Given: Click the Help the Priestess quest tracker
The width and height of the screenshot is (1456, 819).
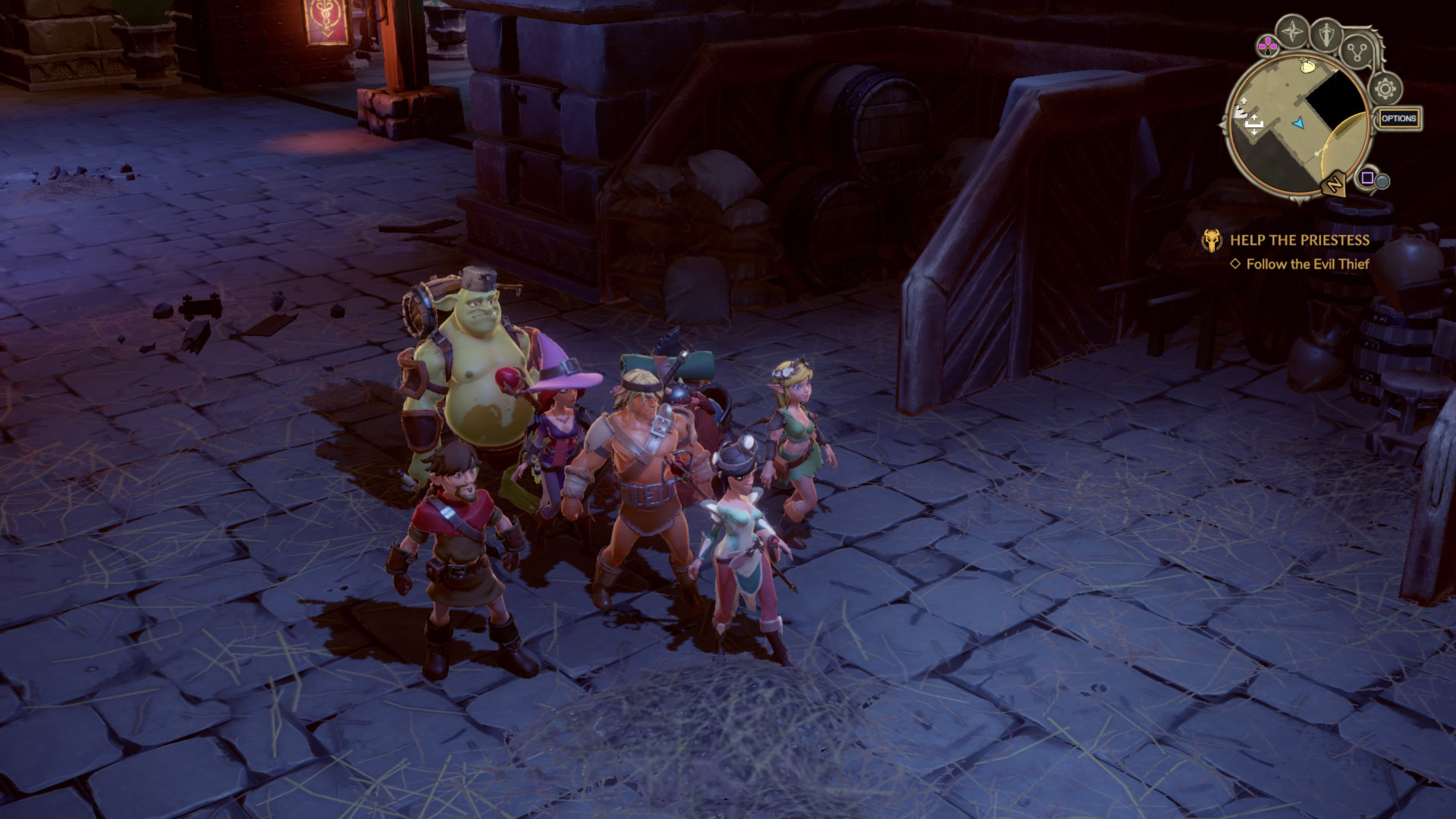Looking at the screenshot, I should pos(1299,240).
